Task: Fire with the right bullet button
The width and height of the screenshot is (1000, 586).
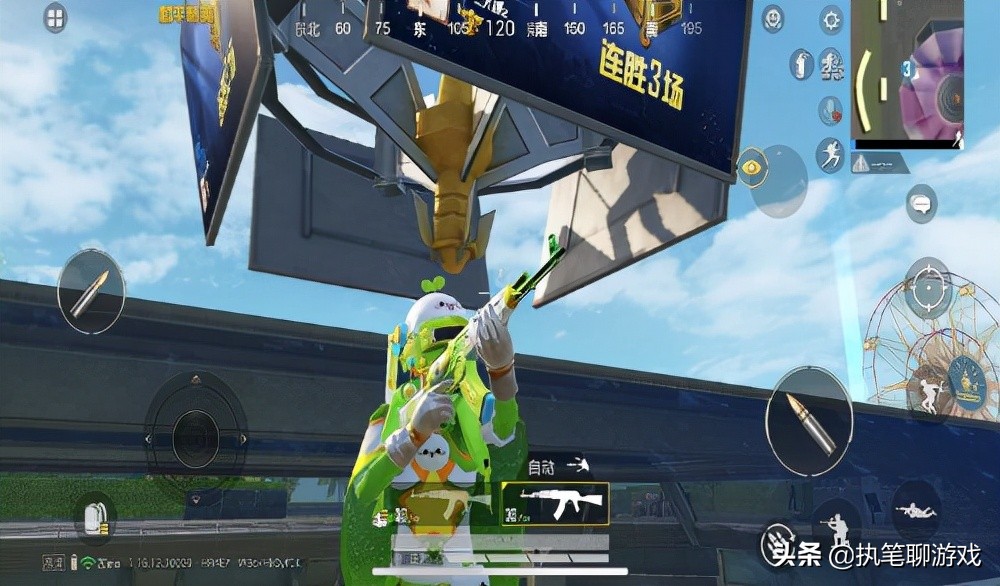Action: click(809, 420)
